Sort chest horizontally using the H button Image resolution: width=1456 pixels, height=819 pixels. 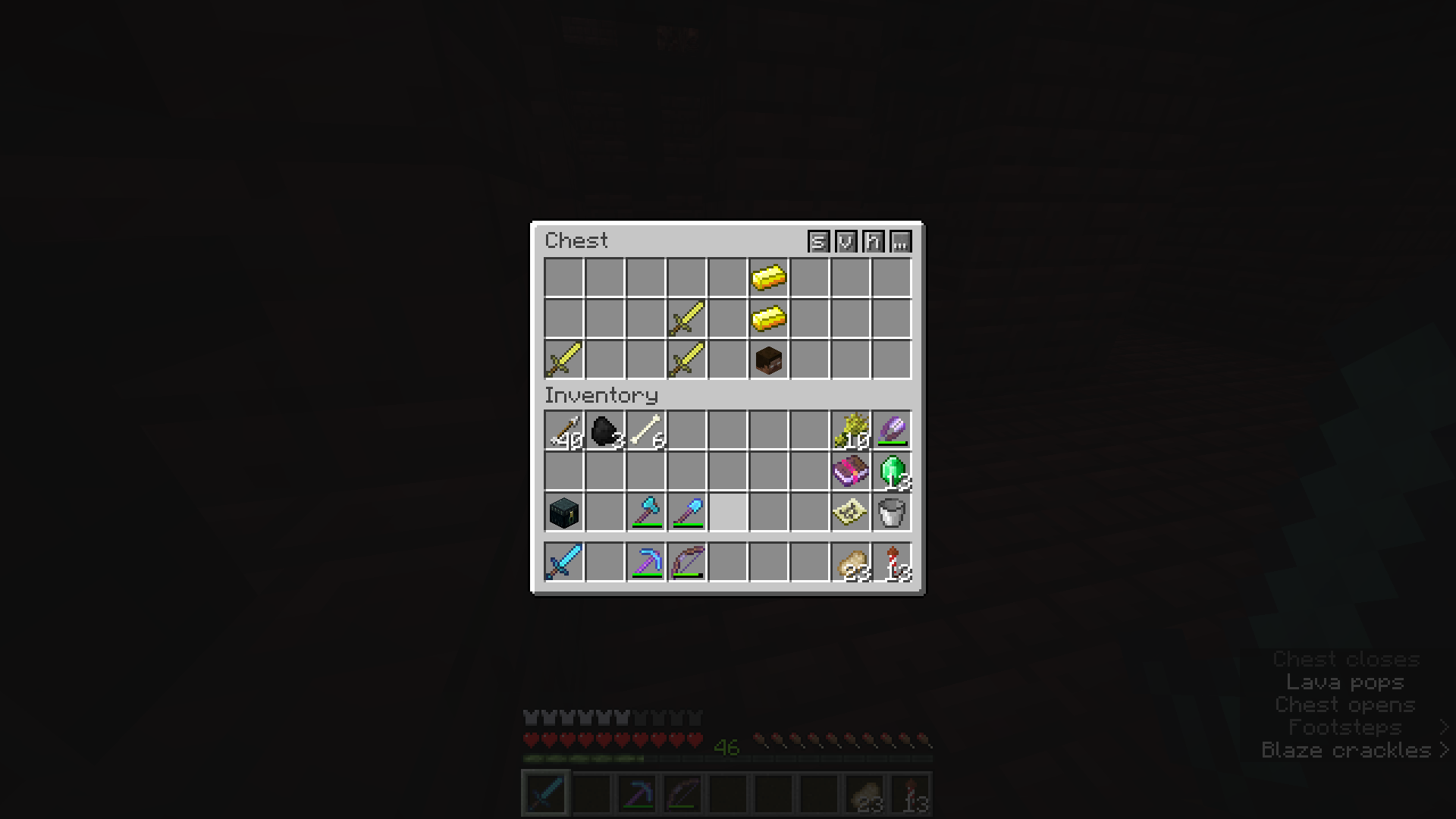[x=872, y=243]
